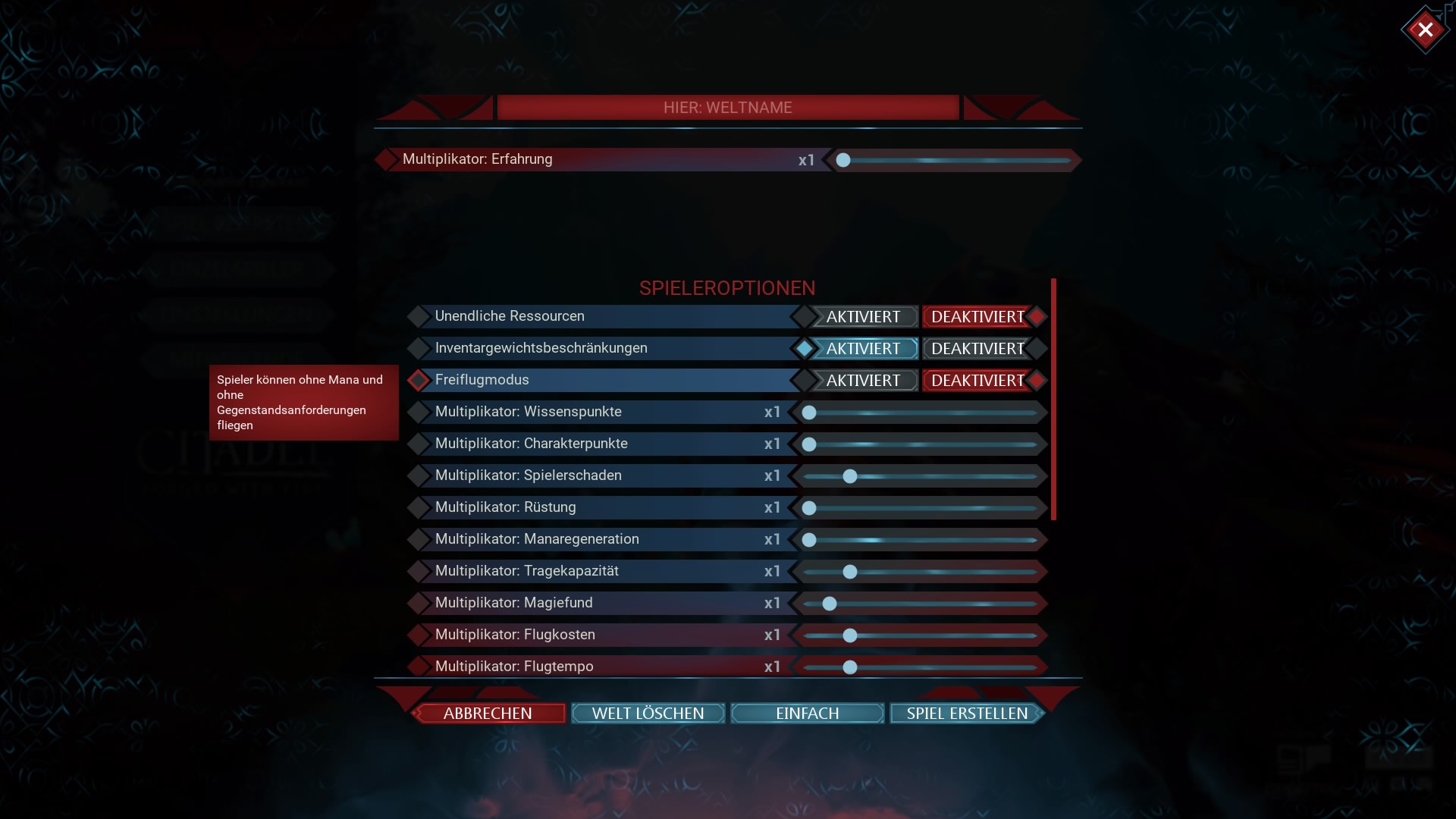The height and width of the screenshot is (819, 1456).
Task: Create the game with Spiel Erstellen
Action: click(967, 714)
